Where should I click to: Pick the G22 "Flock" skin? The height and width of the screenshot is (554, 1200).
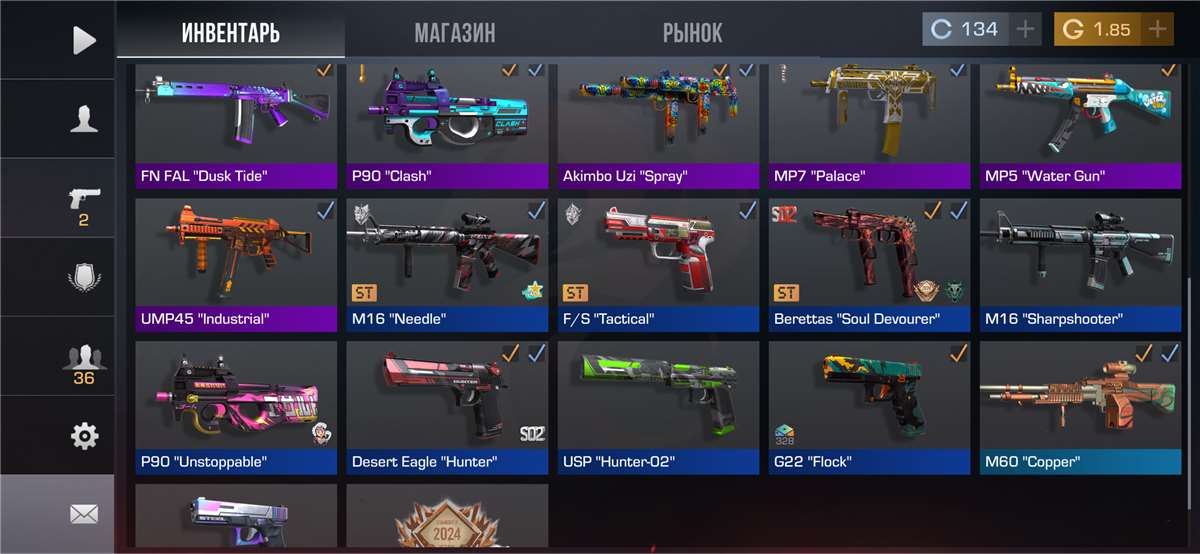point(869,405)
